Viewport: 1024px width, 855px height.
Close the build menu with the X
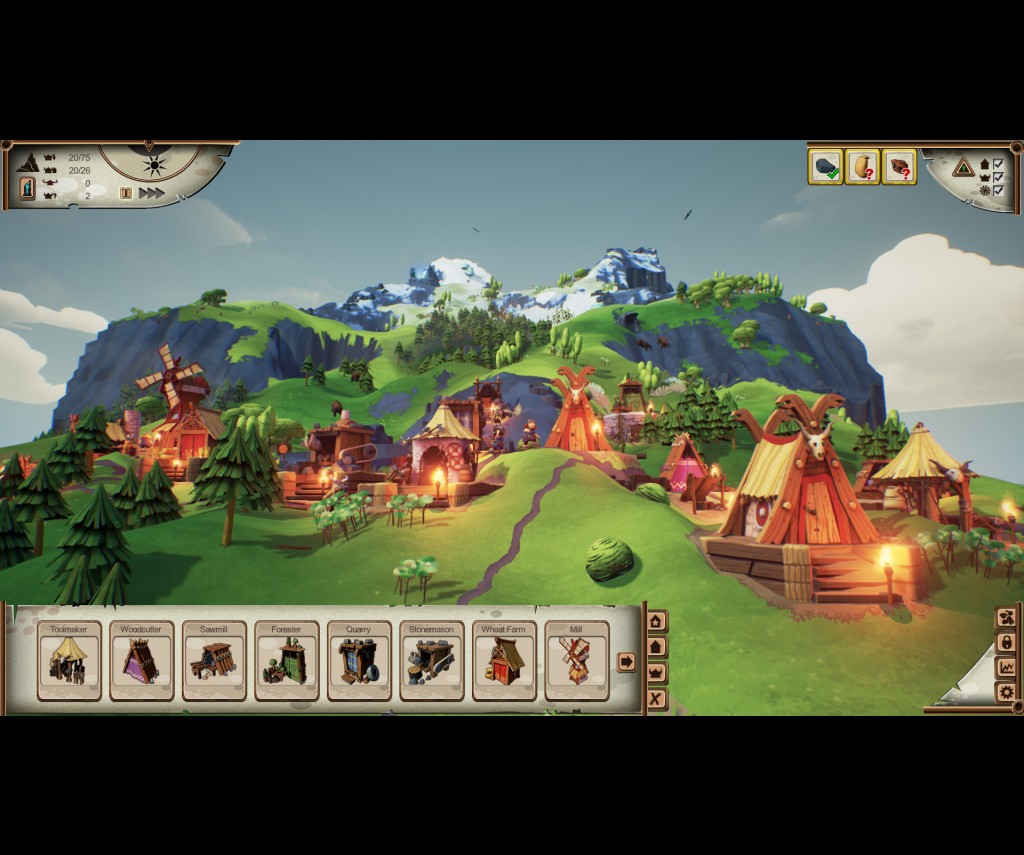pyautogui.click(x=656, y=699)
